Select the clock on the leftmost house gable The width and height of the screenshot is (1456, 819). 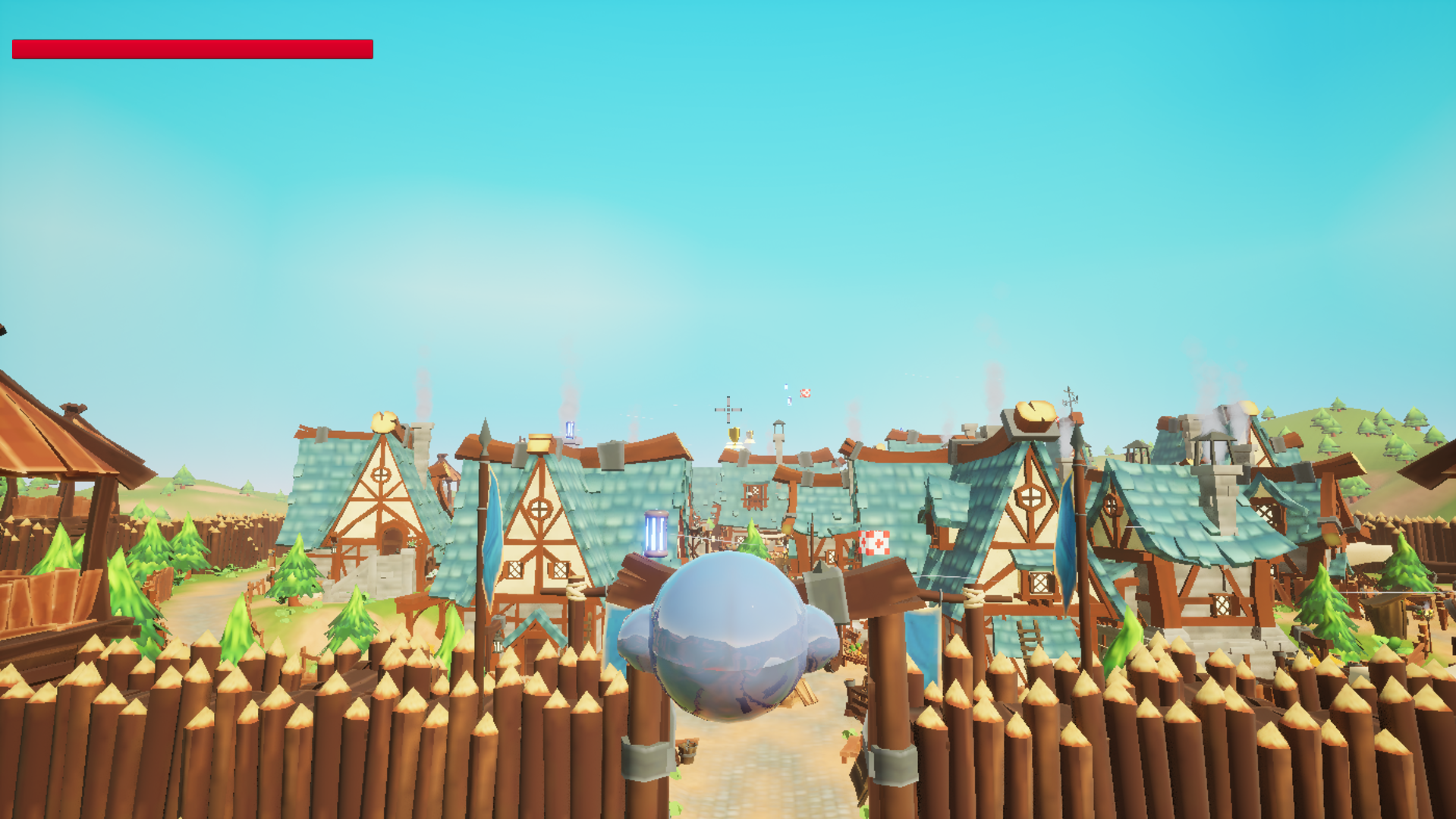(383, 422)
